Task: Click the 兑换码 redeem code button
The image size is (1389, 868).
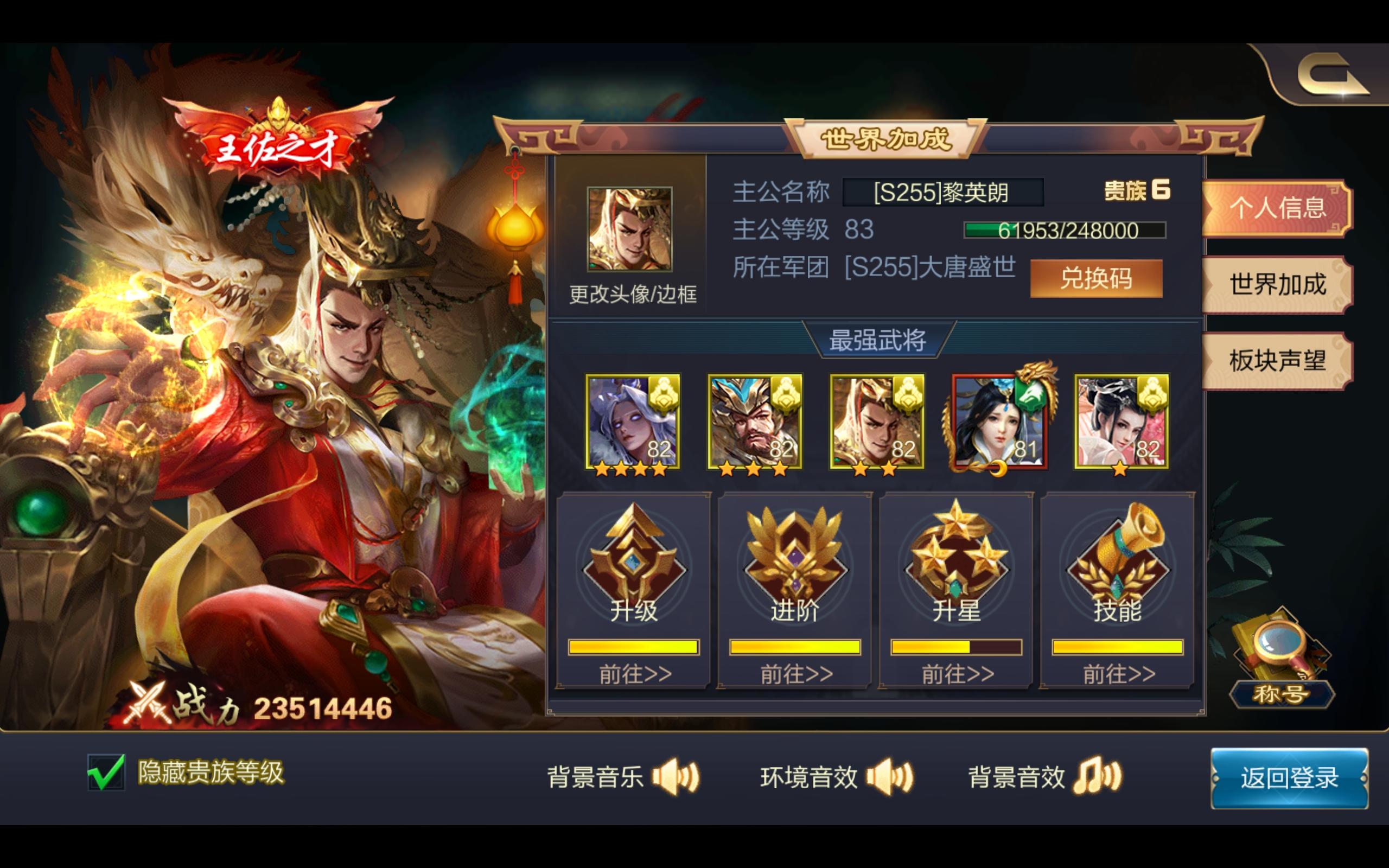Action: pos(1098,279)
